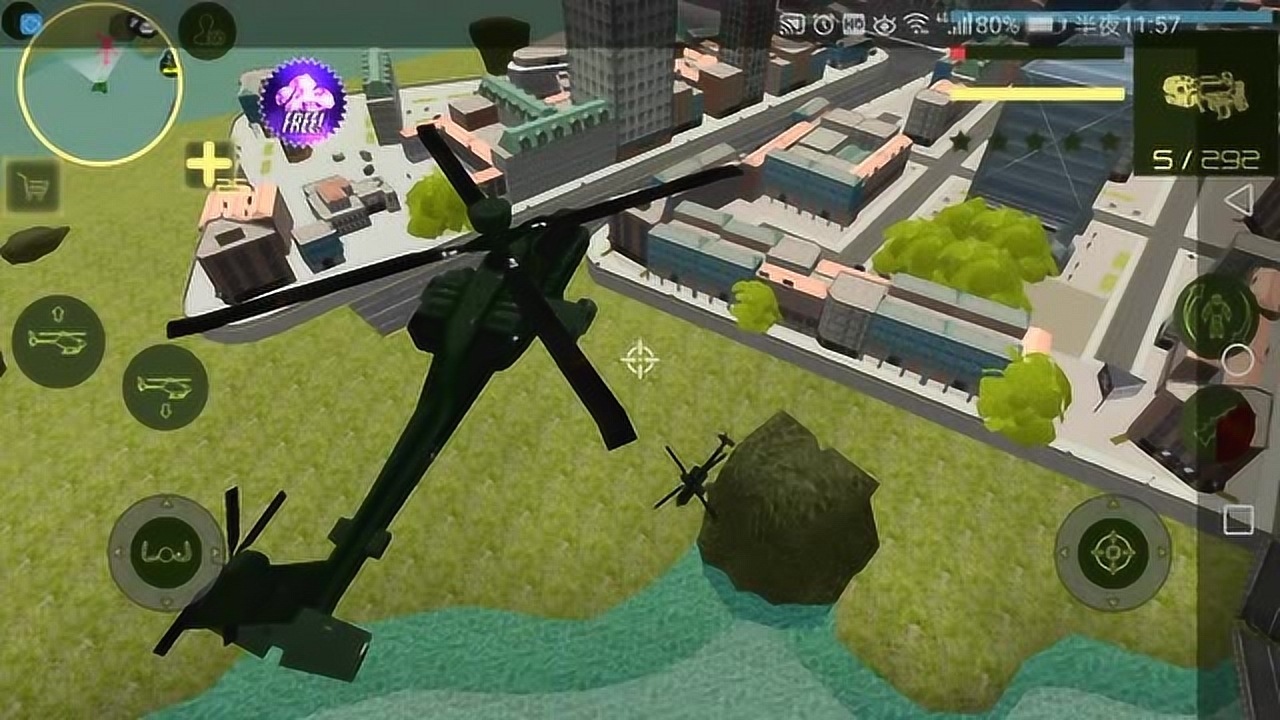Open the shop cart menu
The width and height of the screenshot is (1280, 720).
coord(32,187)
